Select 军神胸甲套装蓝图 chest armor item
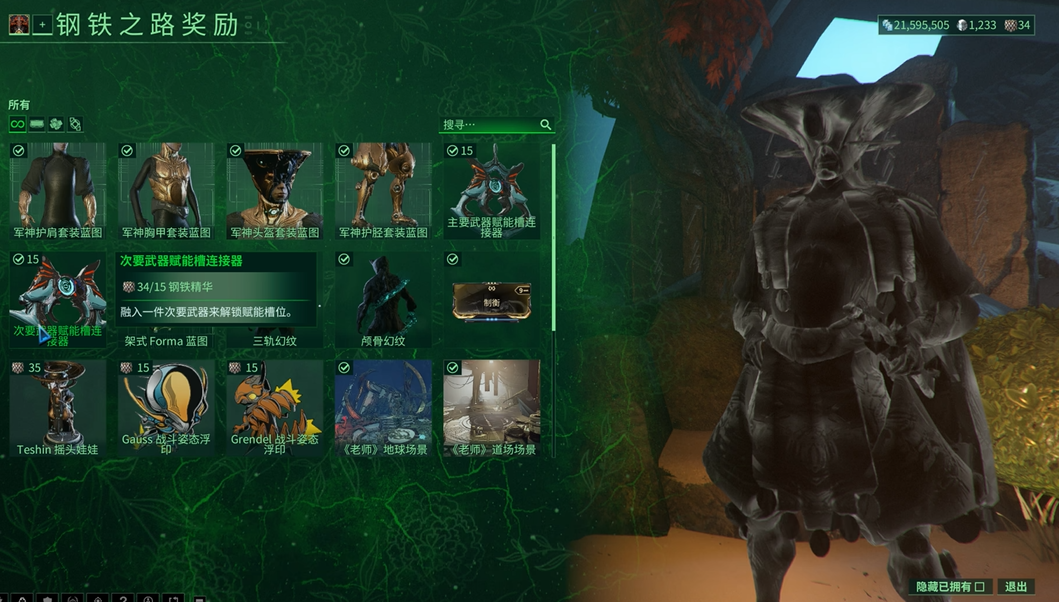 [x=166, y=190]
